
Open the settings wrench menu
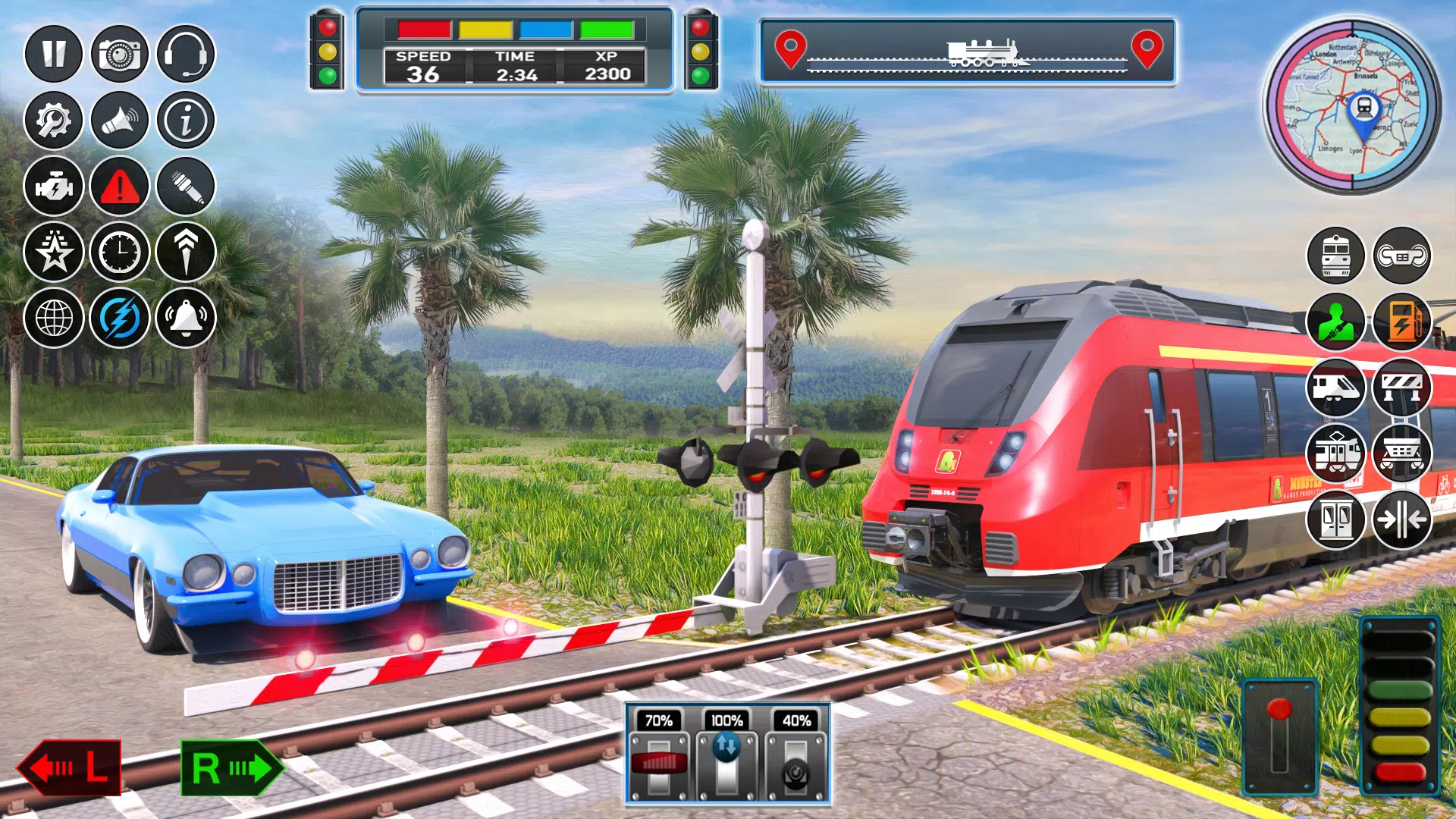pos(52,121)
